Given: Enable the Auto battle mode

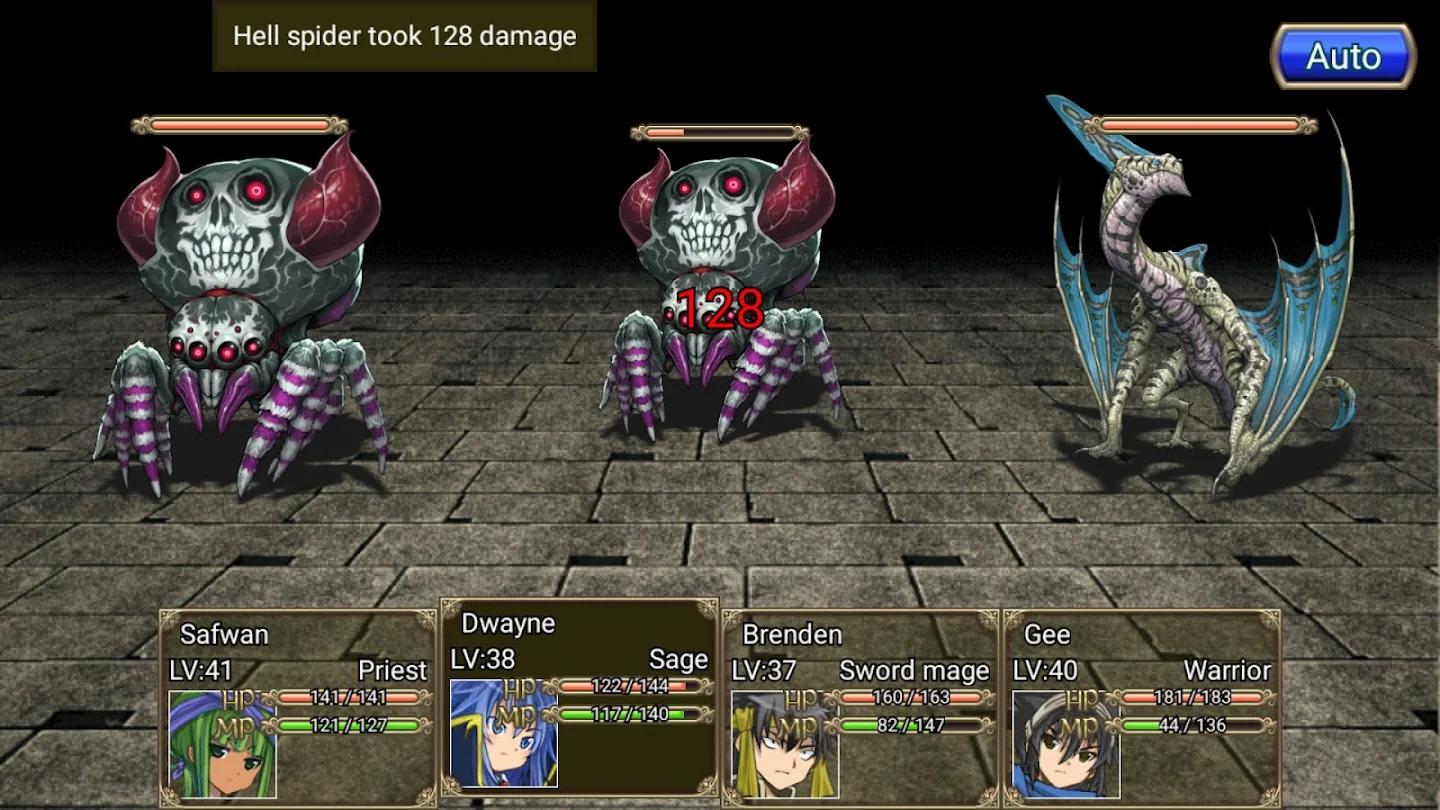Looking at the screenshot, I should pyautogui.click(x=1344, y=56).
